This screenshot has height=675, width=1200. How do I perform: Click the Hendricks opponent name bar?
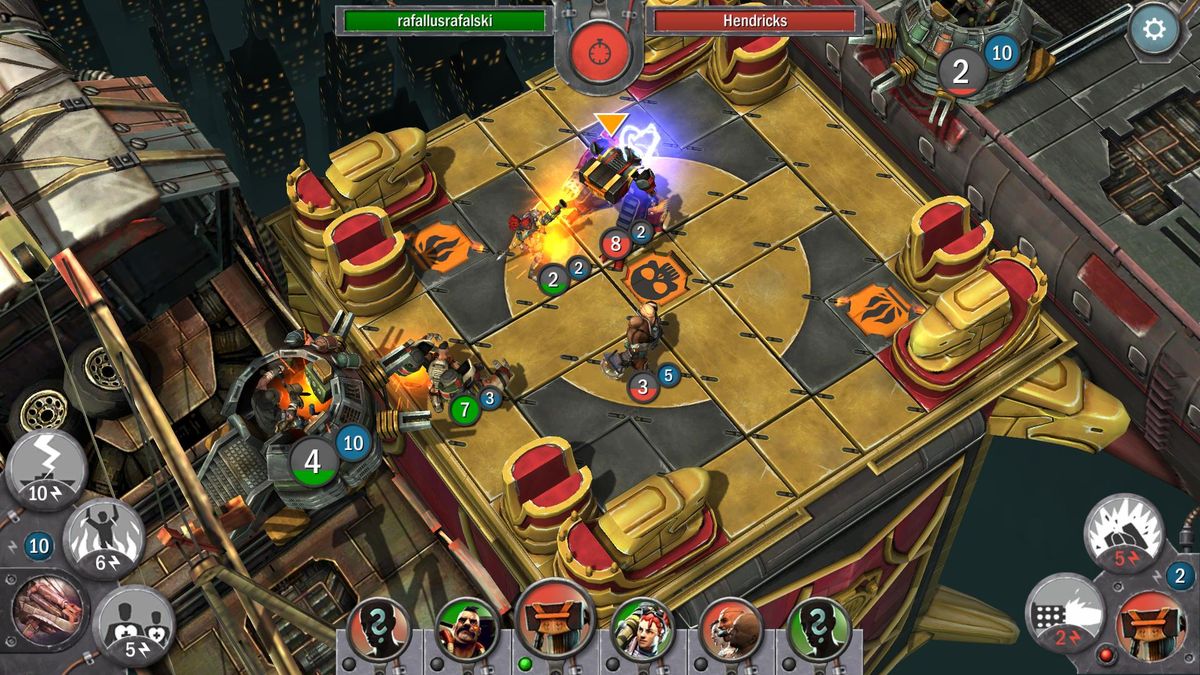click(x=755, y=20)
